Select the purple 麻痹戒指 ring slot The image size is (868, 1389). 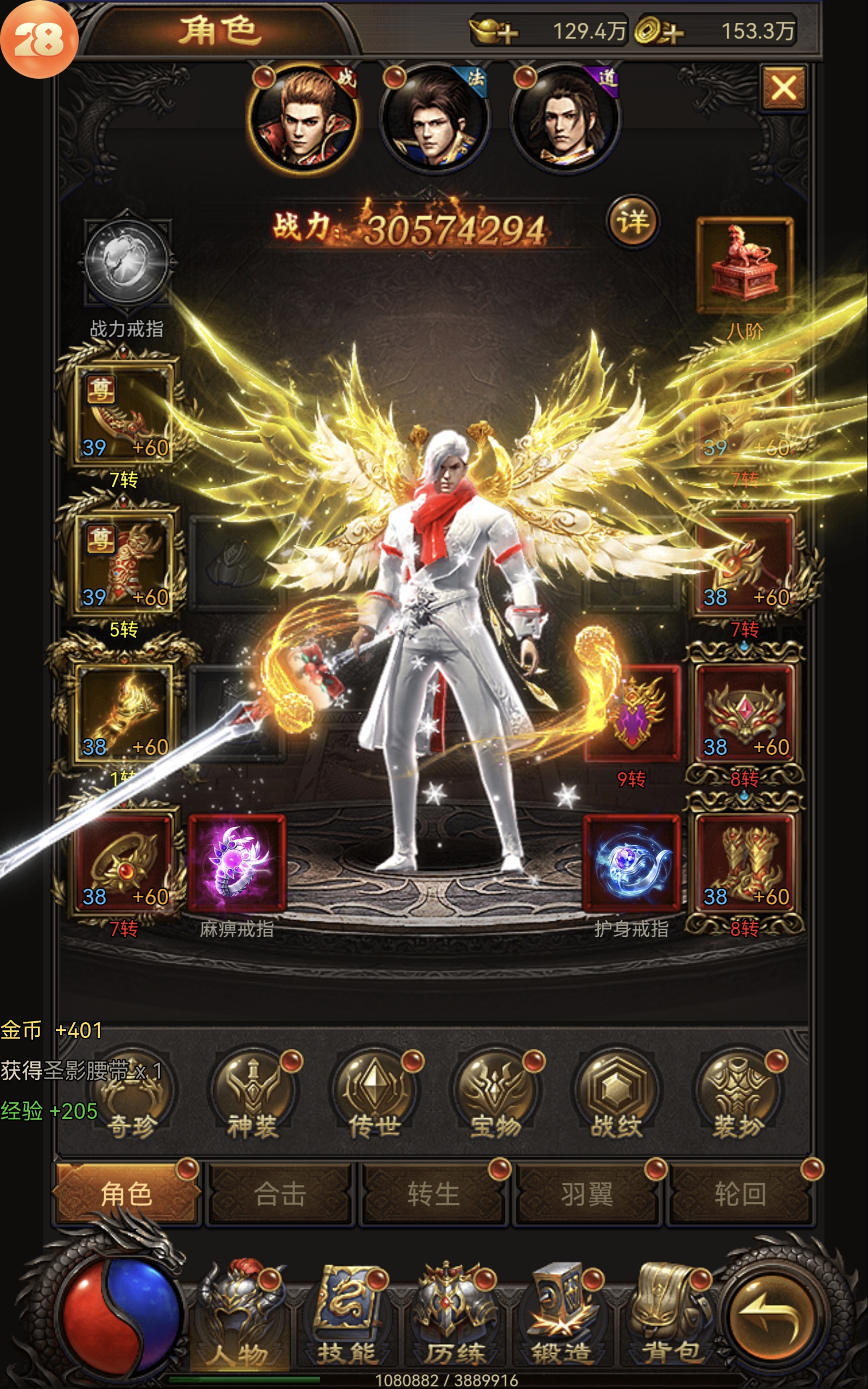[237, 862]
